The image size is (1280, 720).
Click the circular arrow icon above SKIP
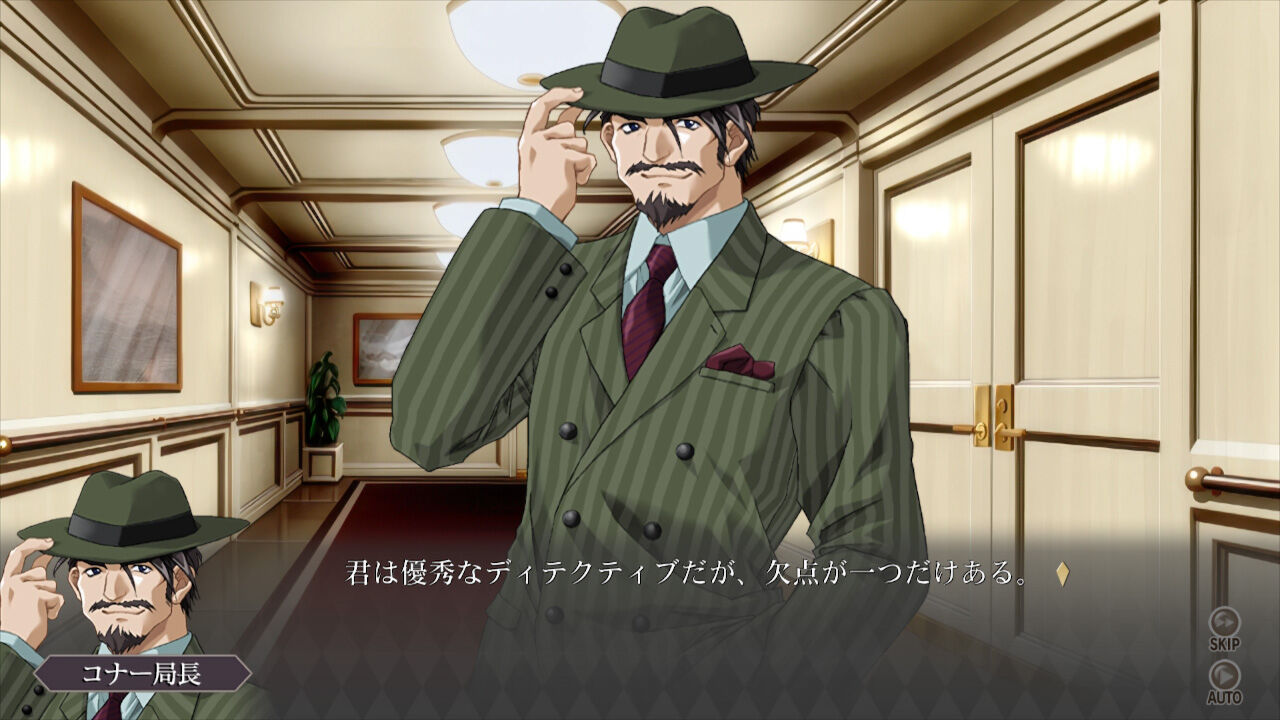[1225, 621]
